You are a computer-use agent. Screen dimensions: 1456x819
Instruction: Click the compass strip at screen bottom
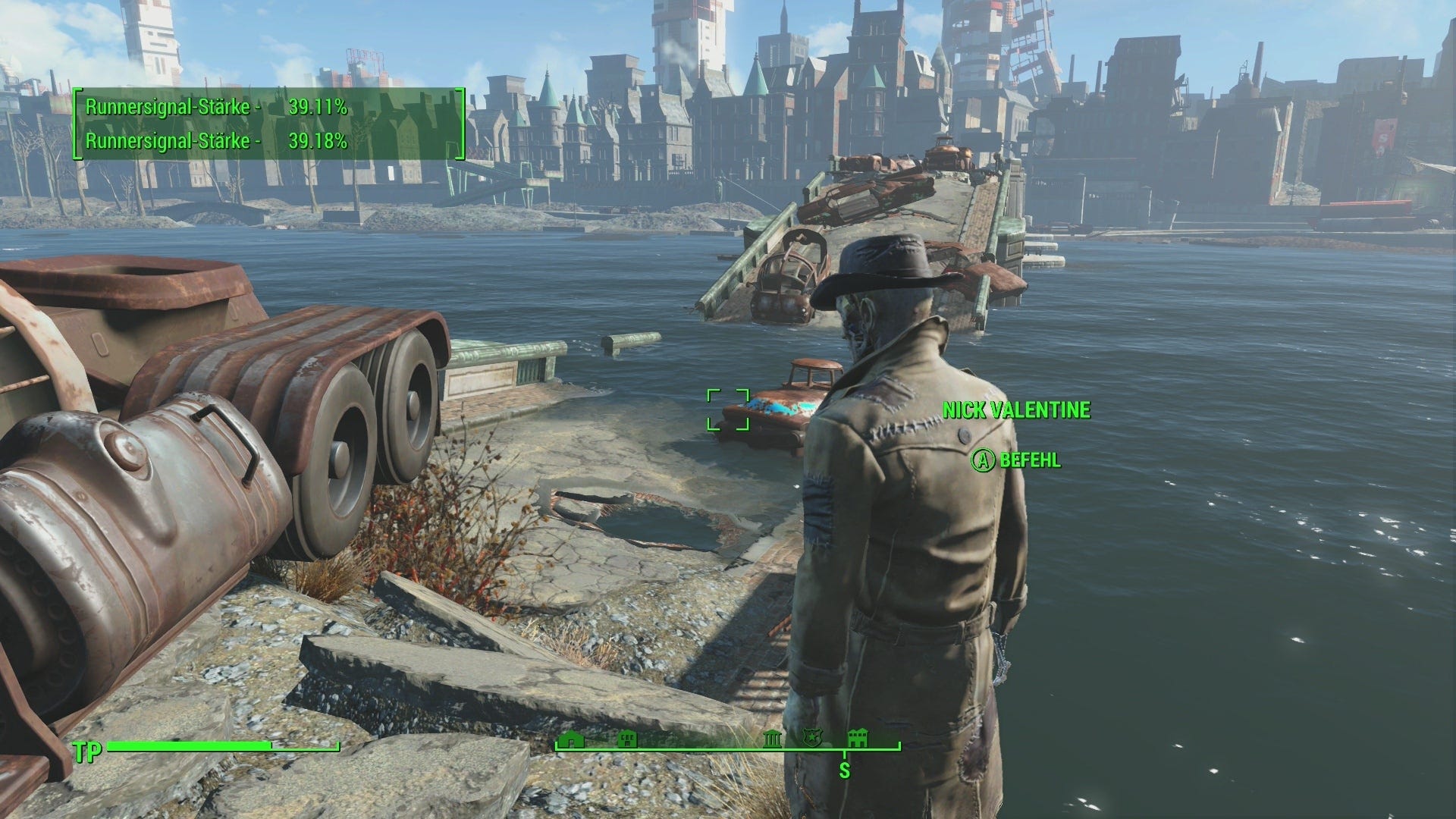point(728,747)
